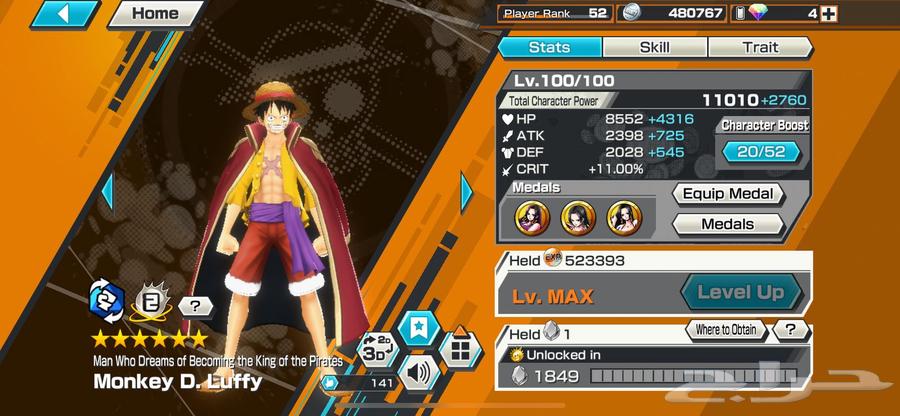Open the four-square grid menu
Image resolution: width=900 pixels, height=416 pixels.
click(x=460, y=349)
